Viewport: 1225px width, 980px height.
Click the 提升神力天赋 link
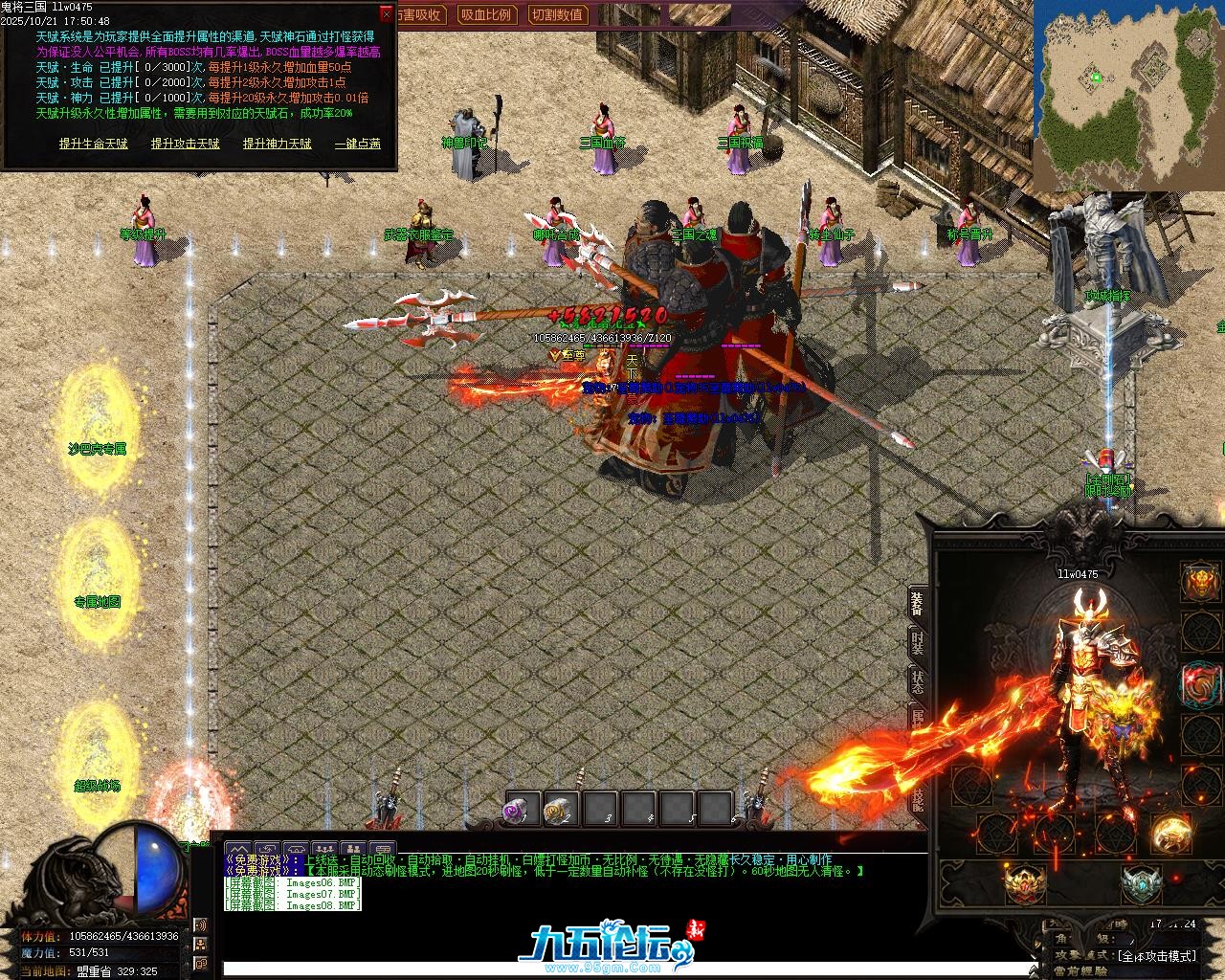pyautogui.click(x=277, y=144)
